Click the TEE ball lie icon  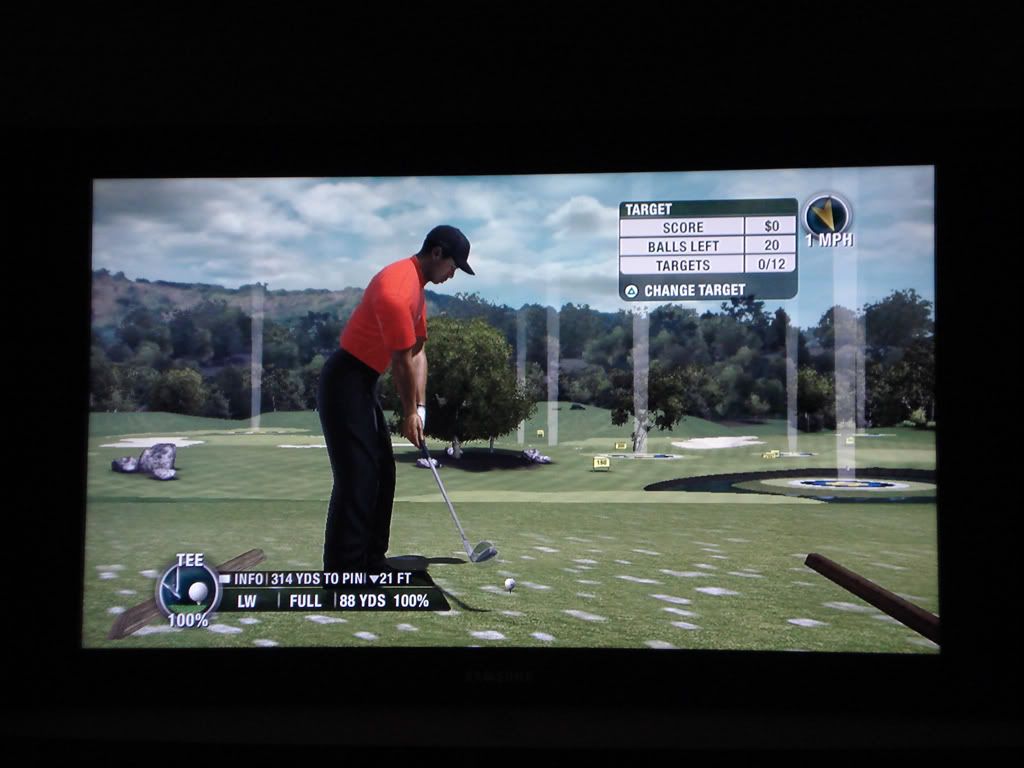tap(189, 589)
